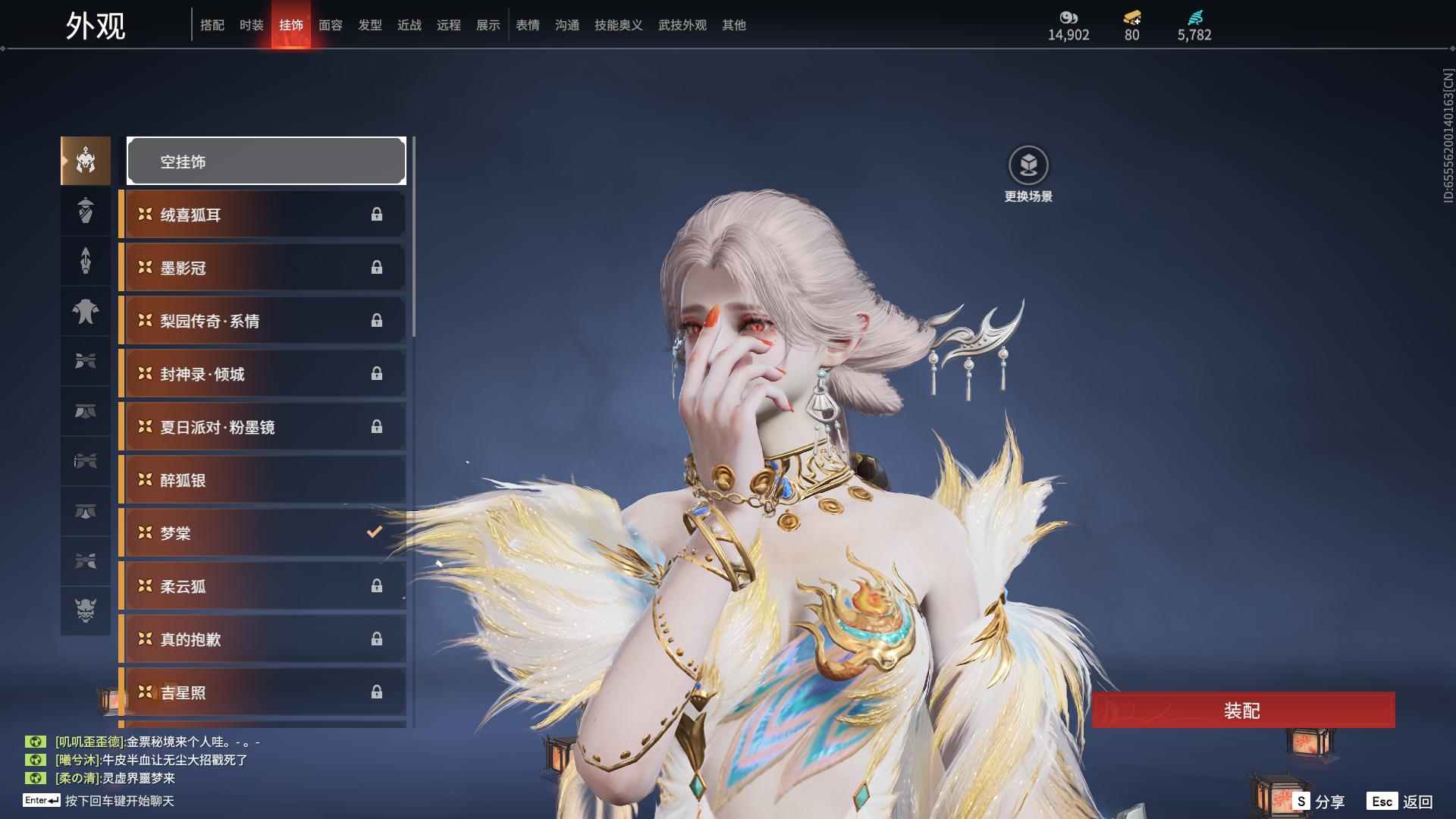
Task: Go to the 发型 tab
Action: tap(369, 25)
